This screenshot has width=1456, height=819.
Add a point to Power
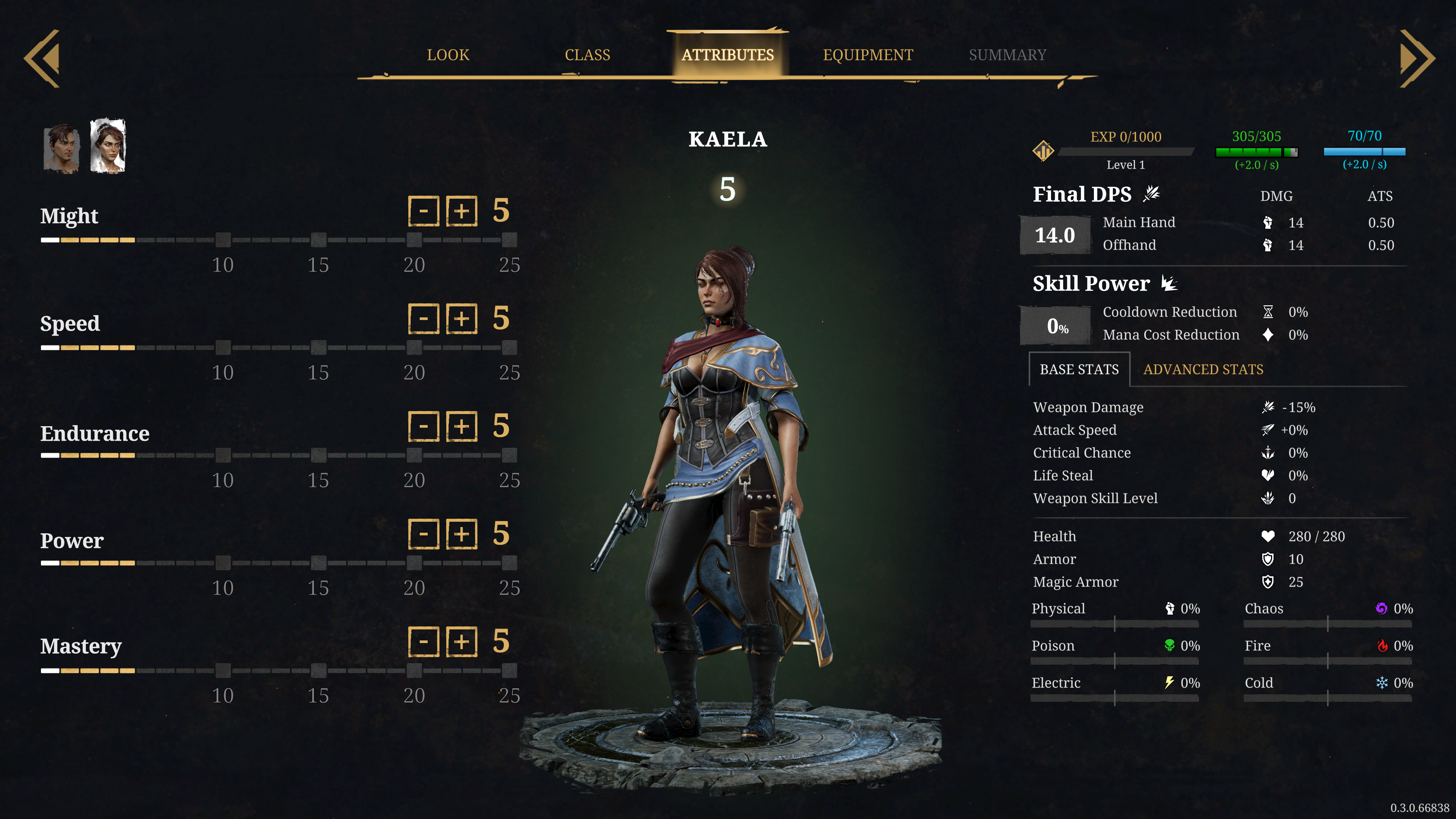point(462,534)
